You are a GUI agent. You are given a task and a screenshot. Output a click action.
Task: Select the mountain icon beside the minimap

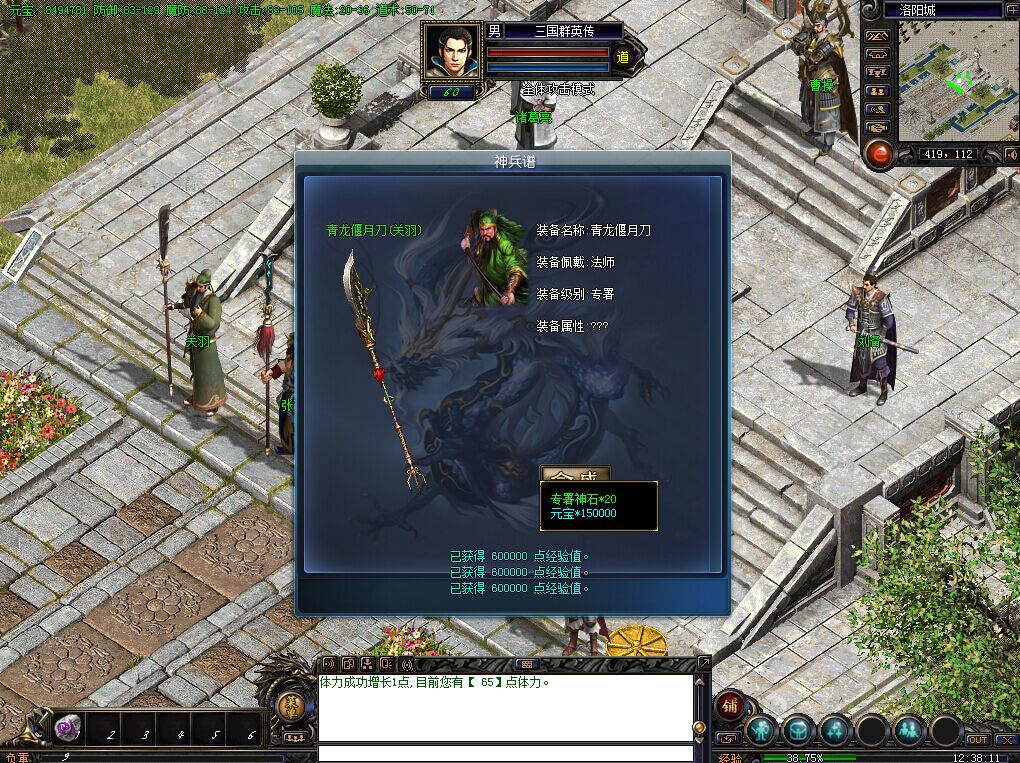(x=877, y=37)
